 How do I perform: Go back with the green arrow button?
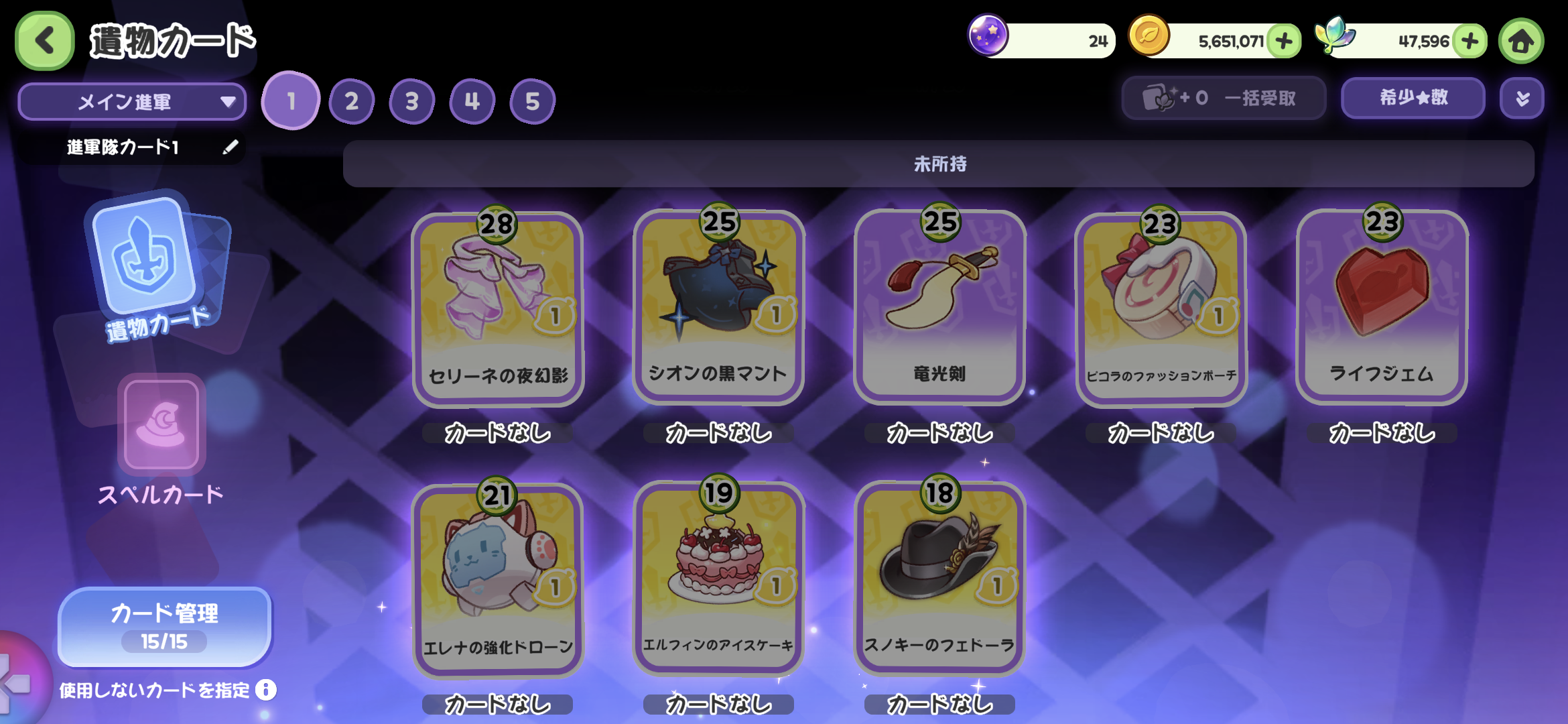[44, 41]
